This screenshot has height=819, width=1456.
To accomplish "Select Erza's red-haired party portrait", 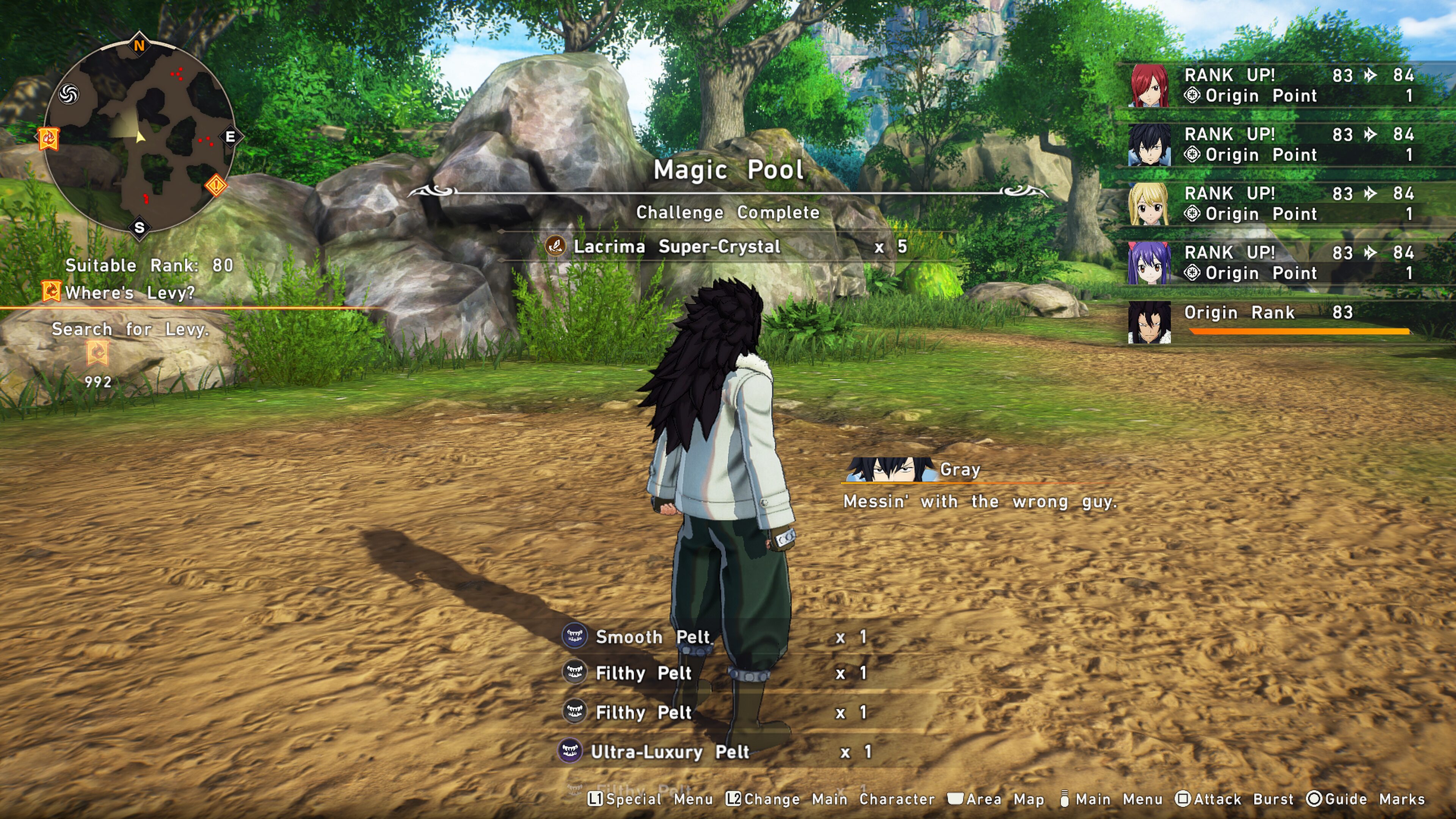I will coord(1149,85).
